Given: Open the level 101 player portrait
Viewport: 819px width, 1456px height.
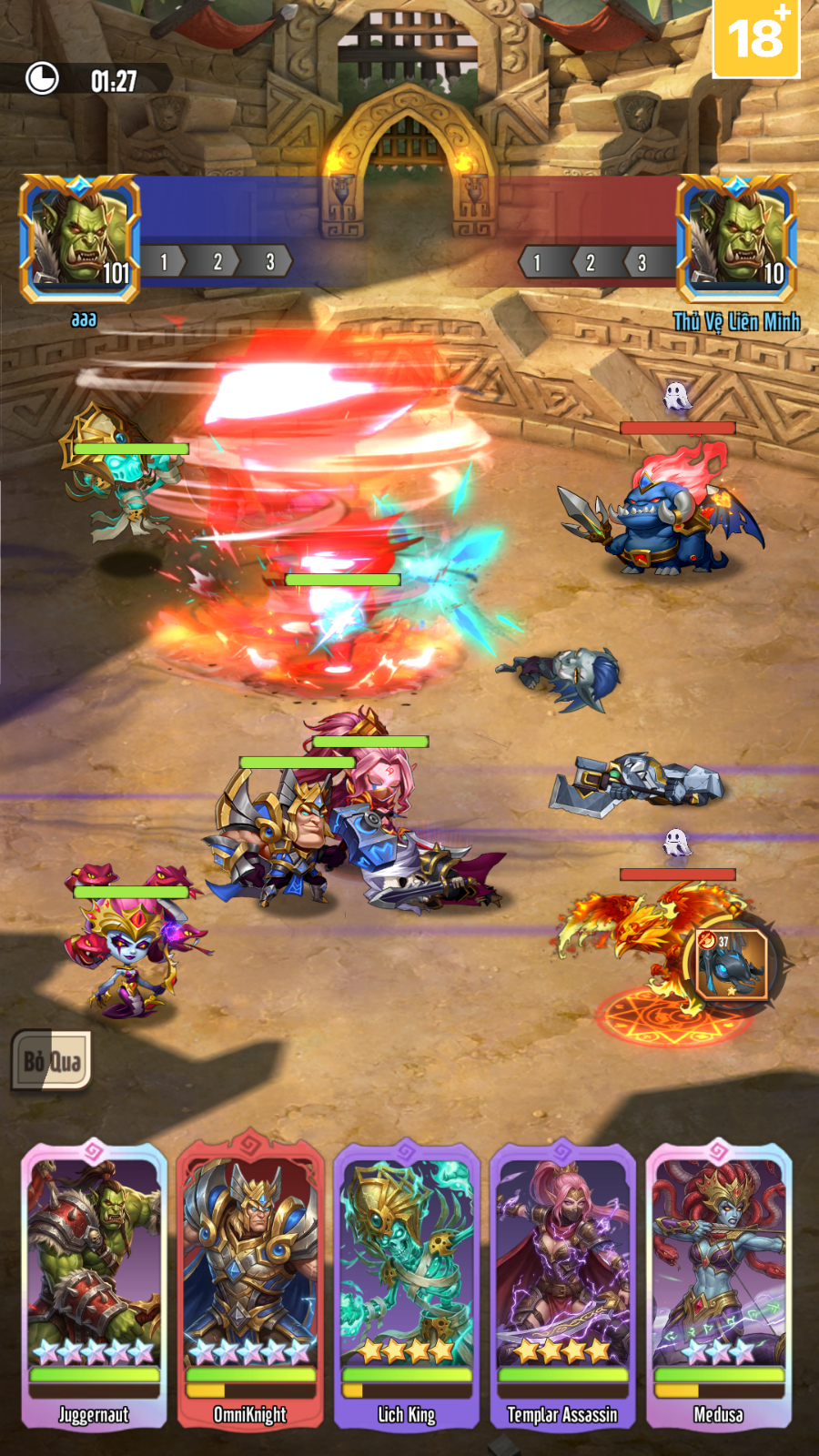Looking at the screenshot, I should (80, 238).
